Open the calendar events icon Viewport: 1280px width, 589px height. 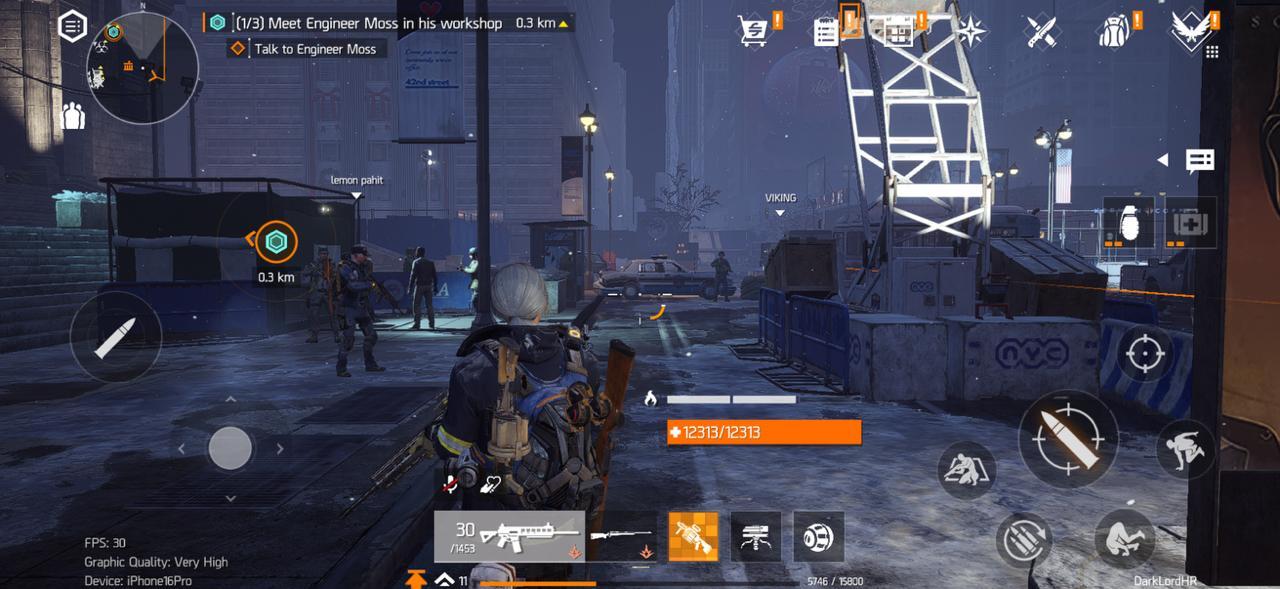(898, 32)
